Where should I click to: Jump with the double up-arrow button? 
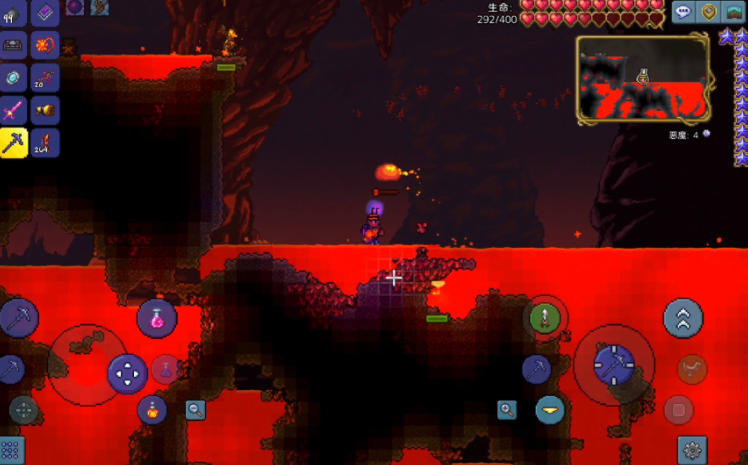[683, 318]
